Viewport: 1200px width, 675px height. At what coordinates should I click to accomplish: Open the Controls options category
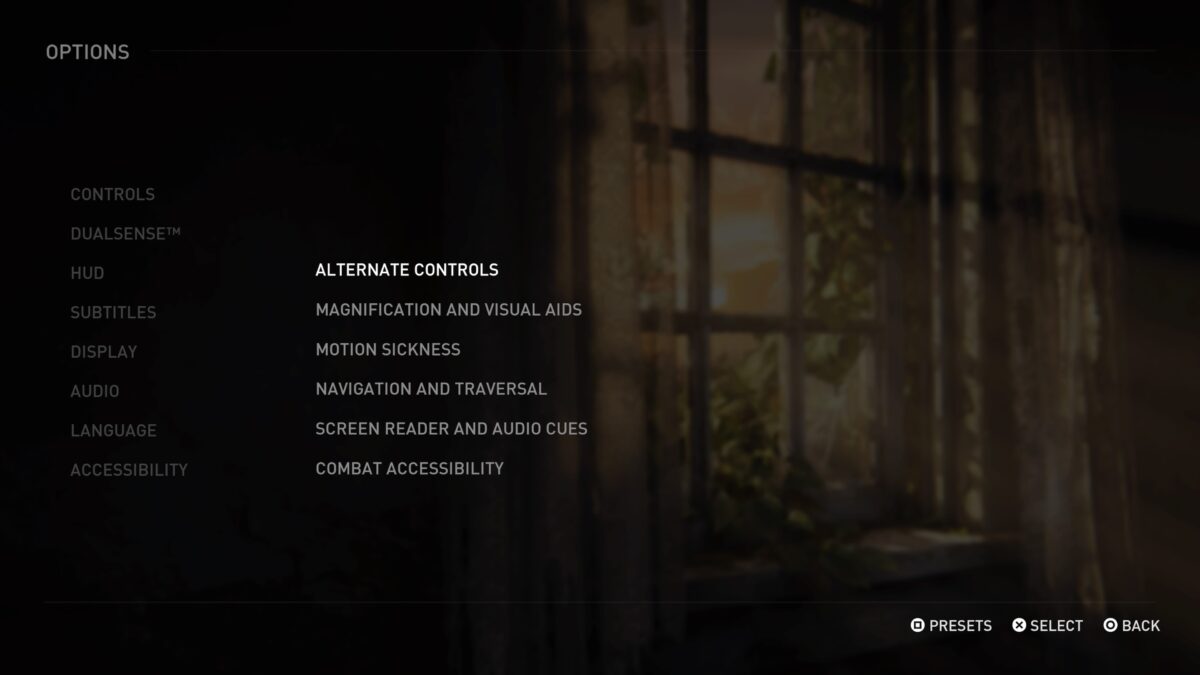[x=112, y=194]
